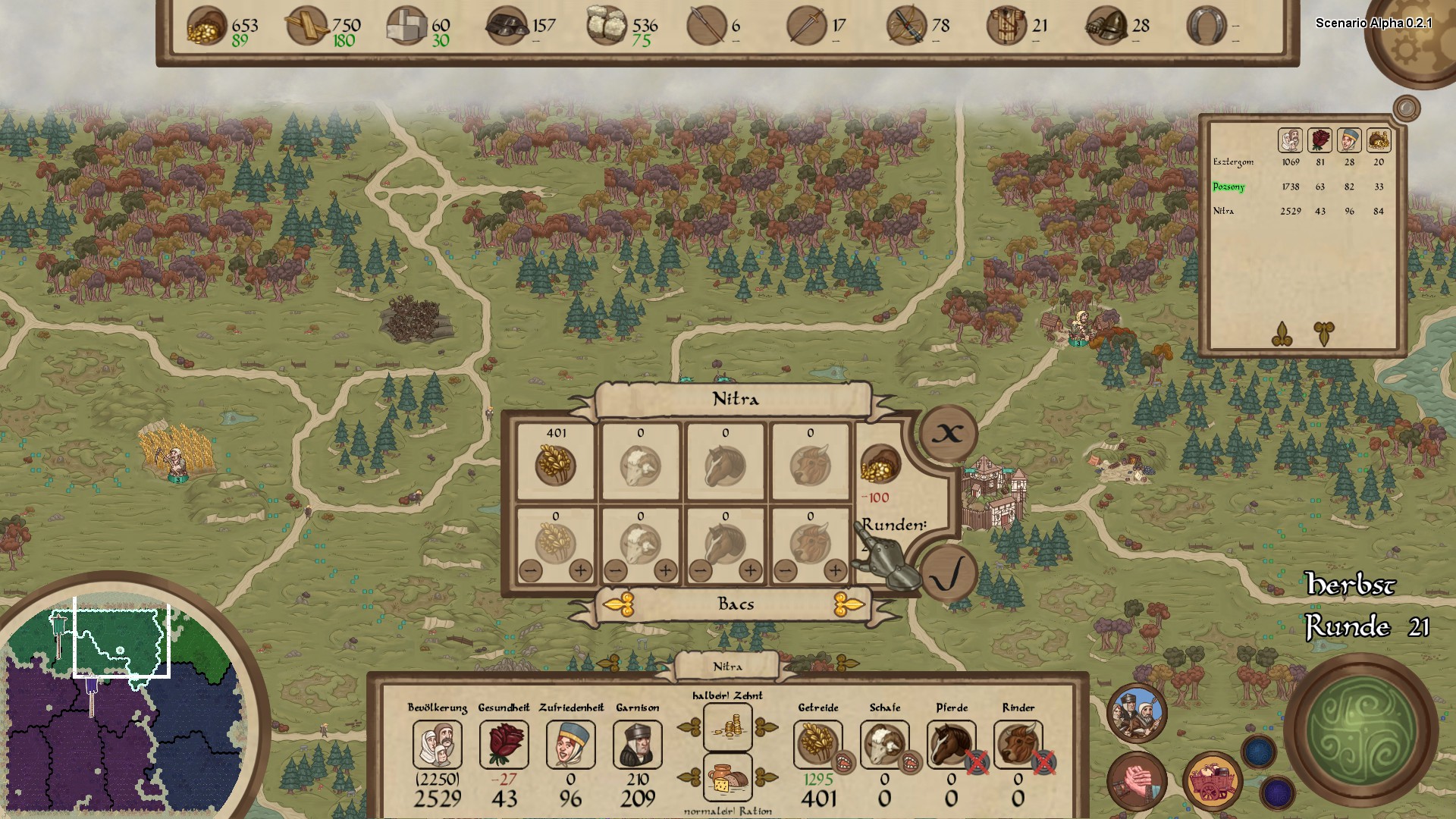This screenshot has width=1456, height=819.
Task: Decrease the cattle amount sent to Bacs
Action: tap(786, 570)
